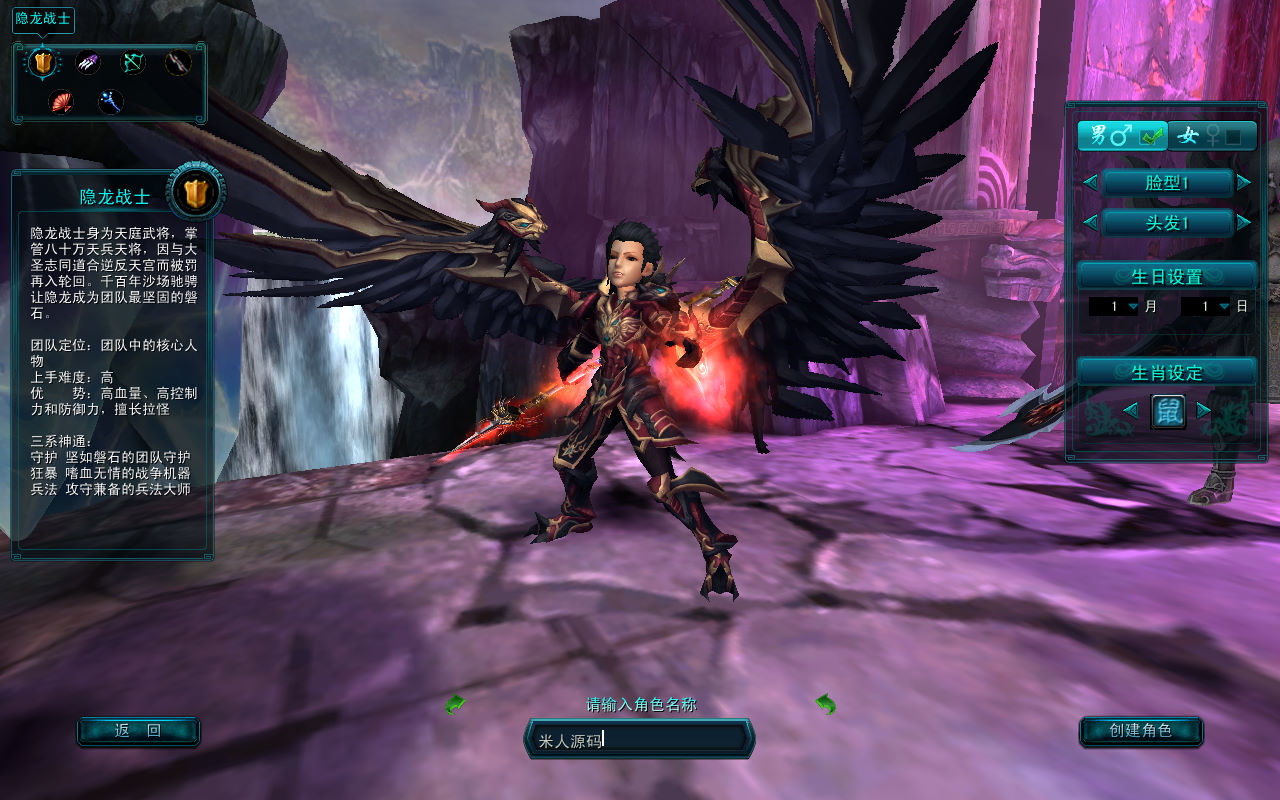This screenshot has width=1280, height=800.
Task: Advance to next hairstyle 头发
Action: coord(1243,221)
